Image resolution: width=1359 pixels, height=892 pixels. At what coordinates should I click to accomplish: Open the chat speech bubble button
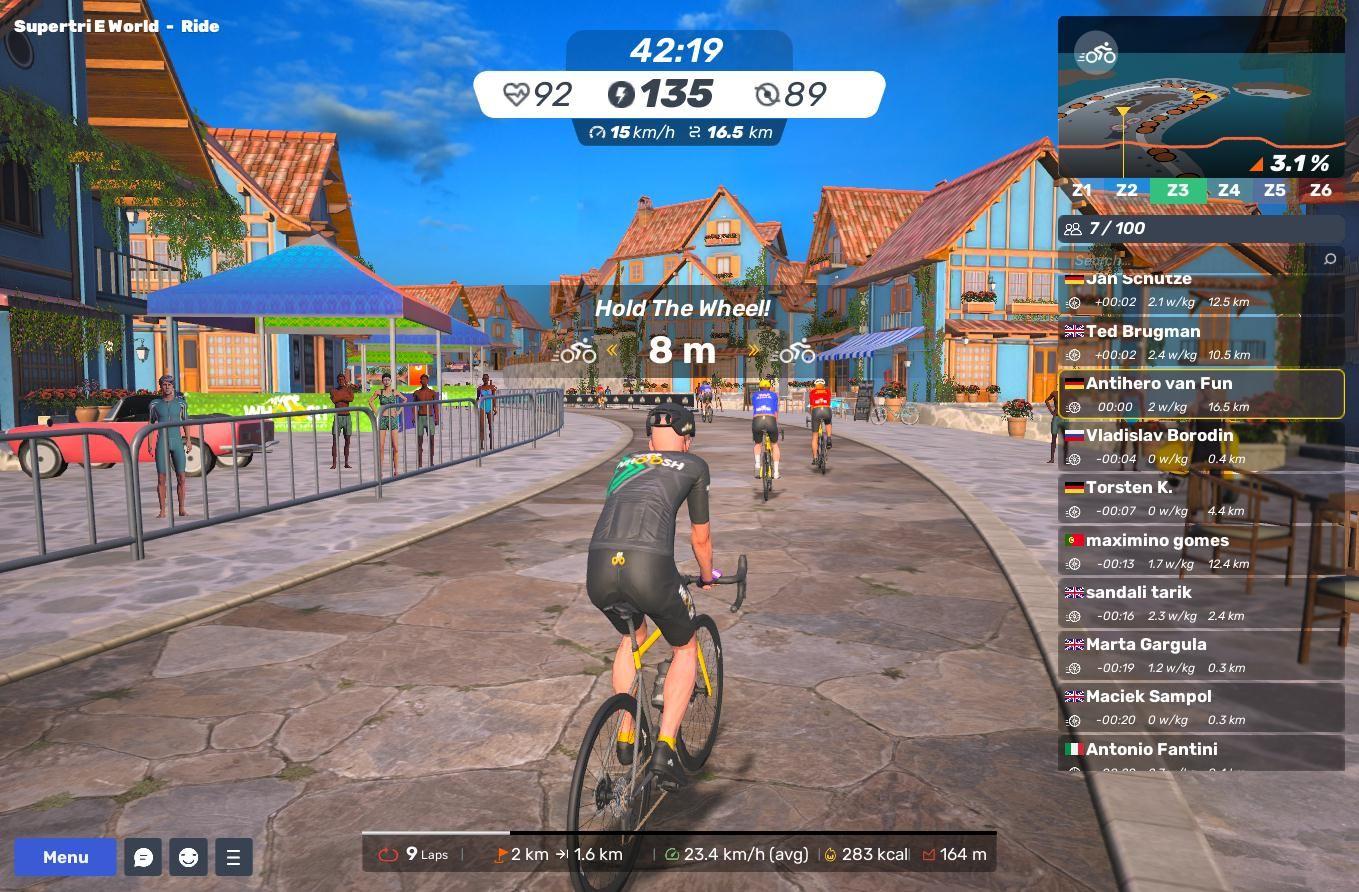(x=143, y=857)
